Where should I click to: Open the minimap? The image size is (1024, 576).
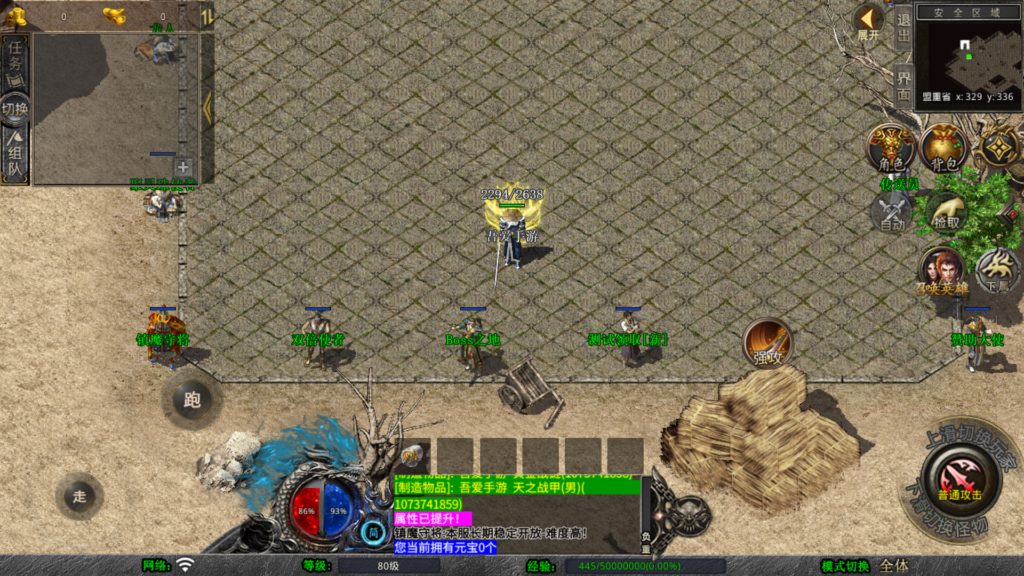coord(968,55)
